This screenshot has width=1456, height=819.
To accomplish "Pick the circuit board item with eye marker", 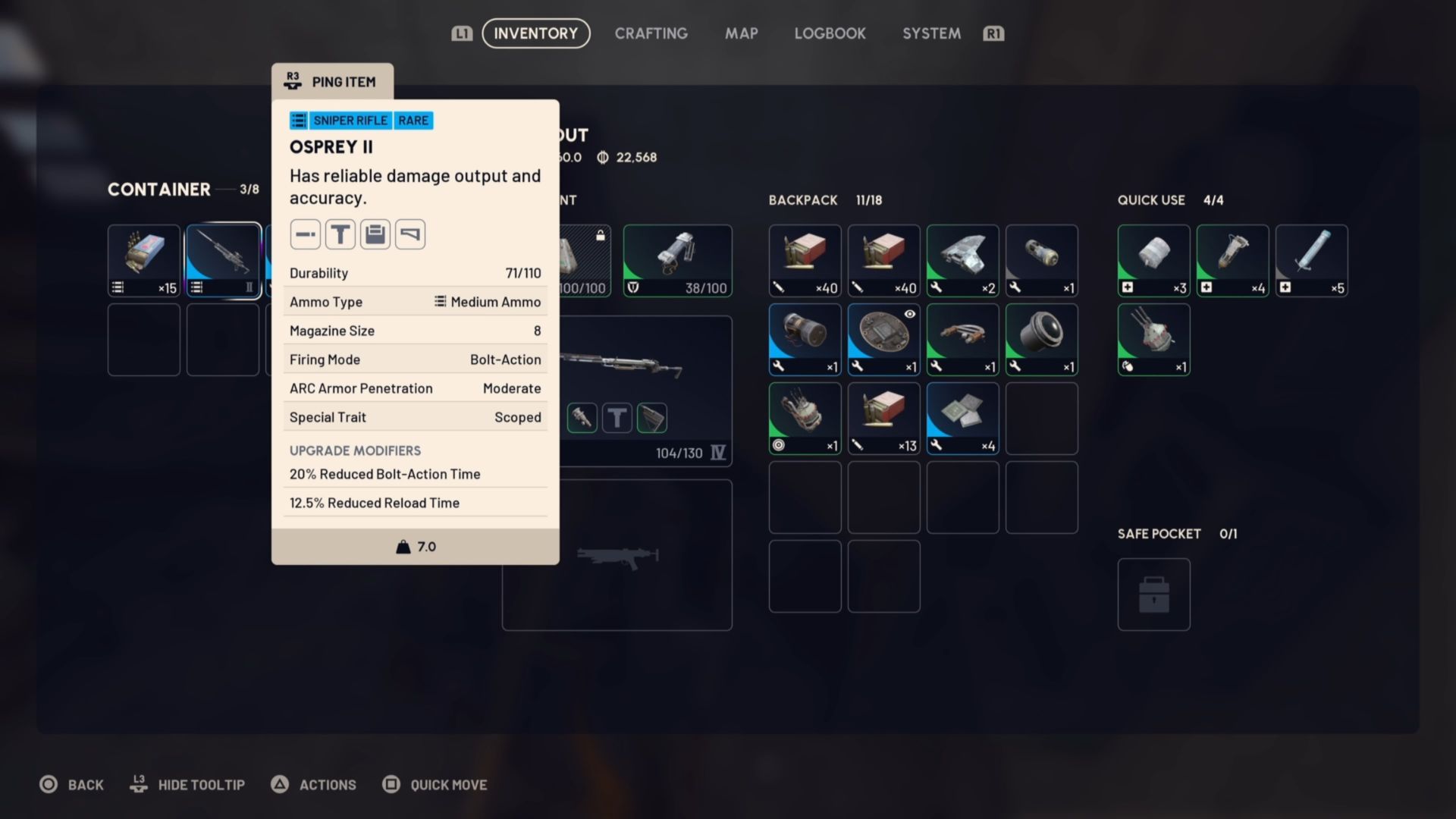I will [883, 339].
